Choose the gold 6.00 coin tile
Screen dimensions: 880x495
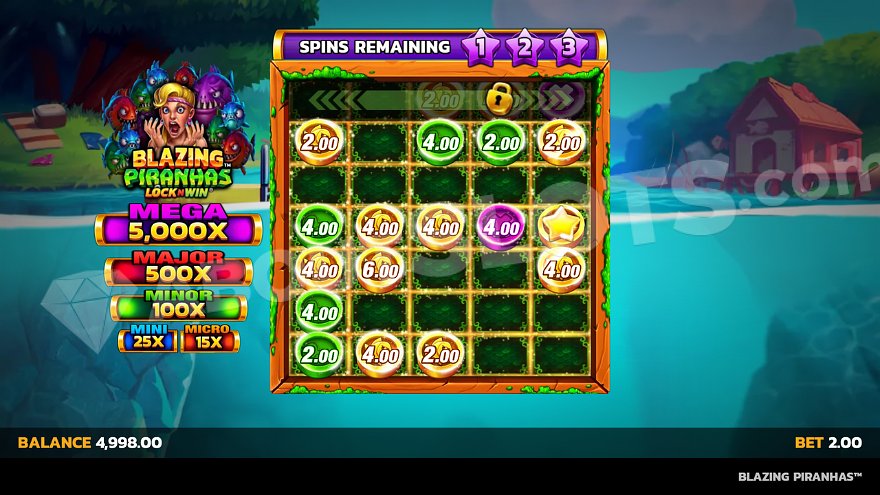click(380, 268)
